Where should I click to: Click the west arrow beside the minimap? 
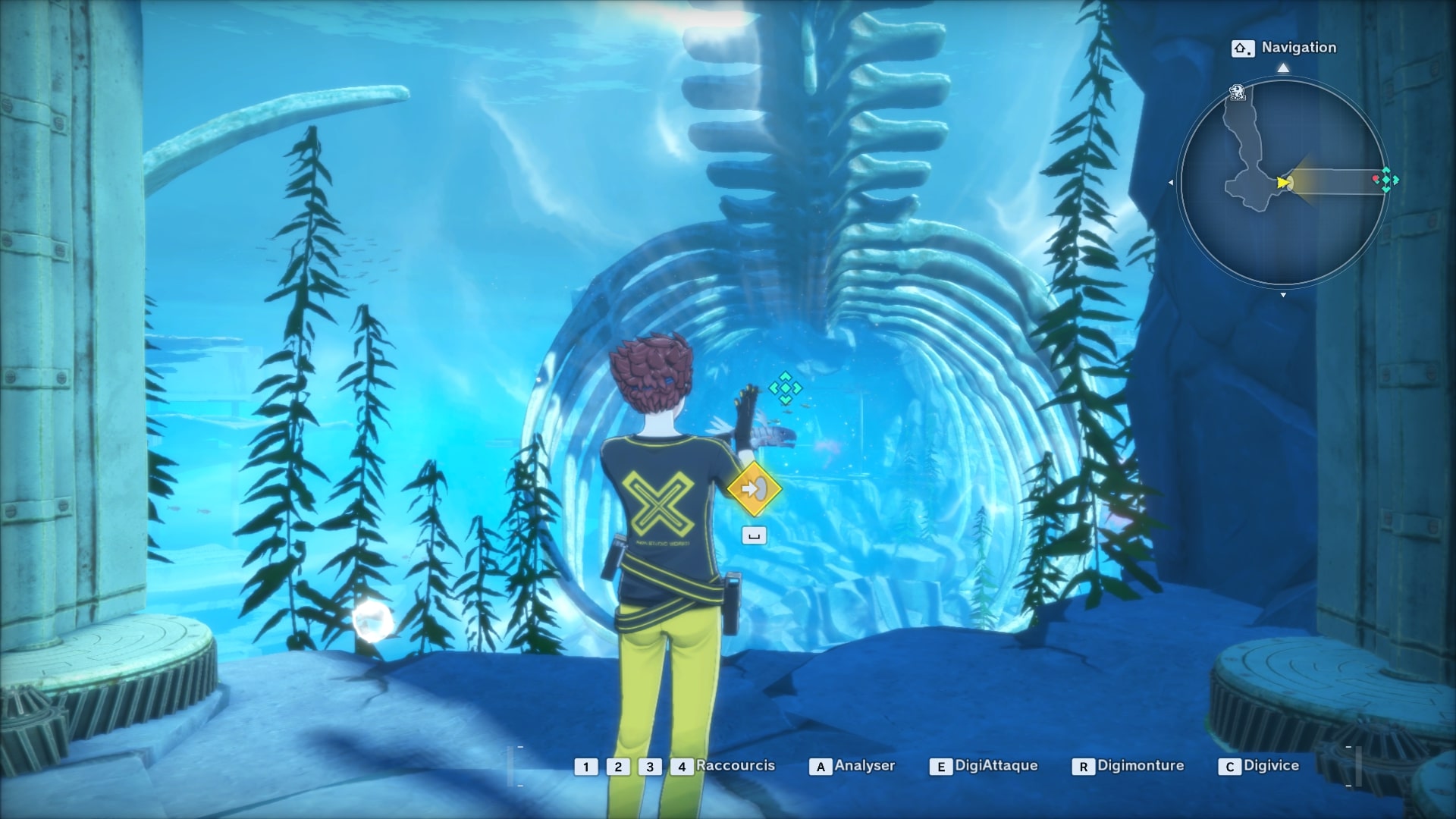point(1171,182)
